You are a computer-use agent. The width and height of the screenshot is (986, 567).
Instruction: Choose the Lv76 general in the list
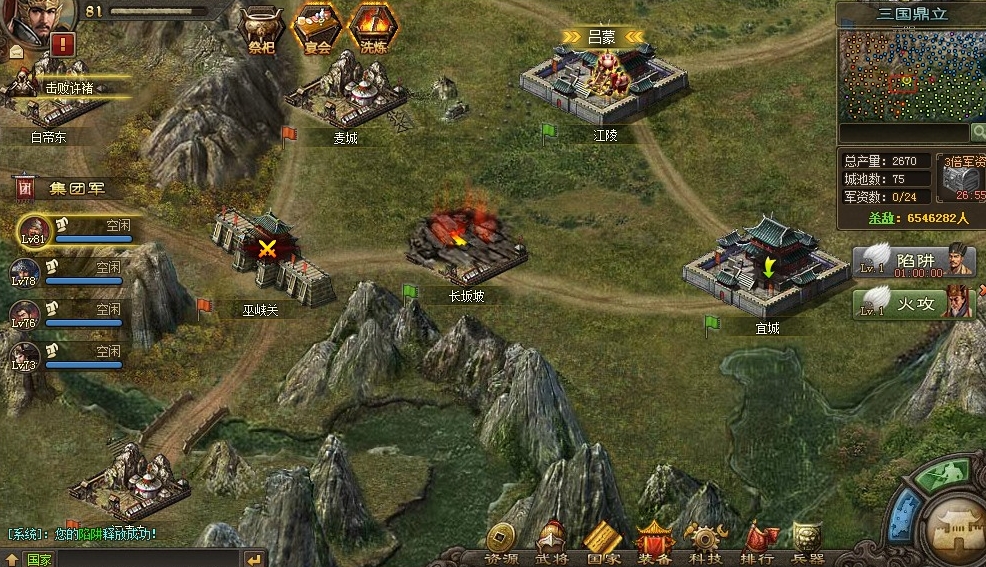[x=68, y=316]
